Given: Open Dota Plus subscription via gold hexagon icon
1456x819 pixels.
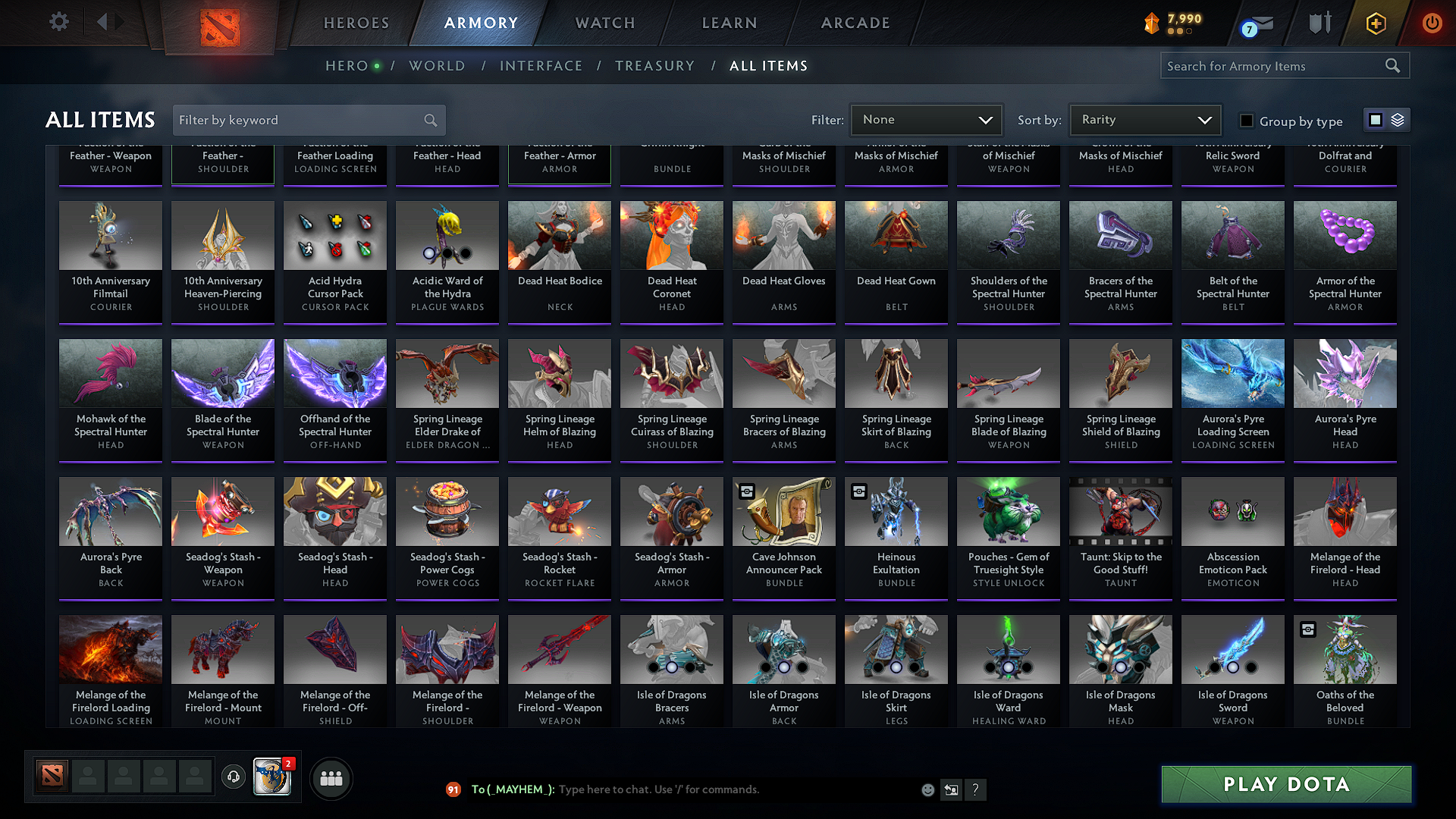Looking at the screenshot, I should (x=1375, y=23).
